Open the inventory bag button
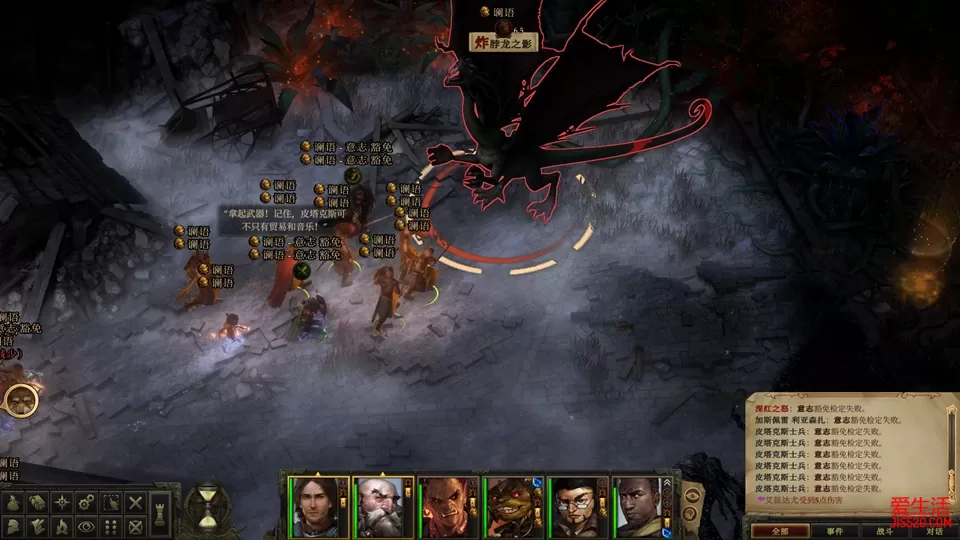 [12, 502]
